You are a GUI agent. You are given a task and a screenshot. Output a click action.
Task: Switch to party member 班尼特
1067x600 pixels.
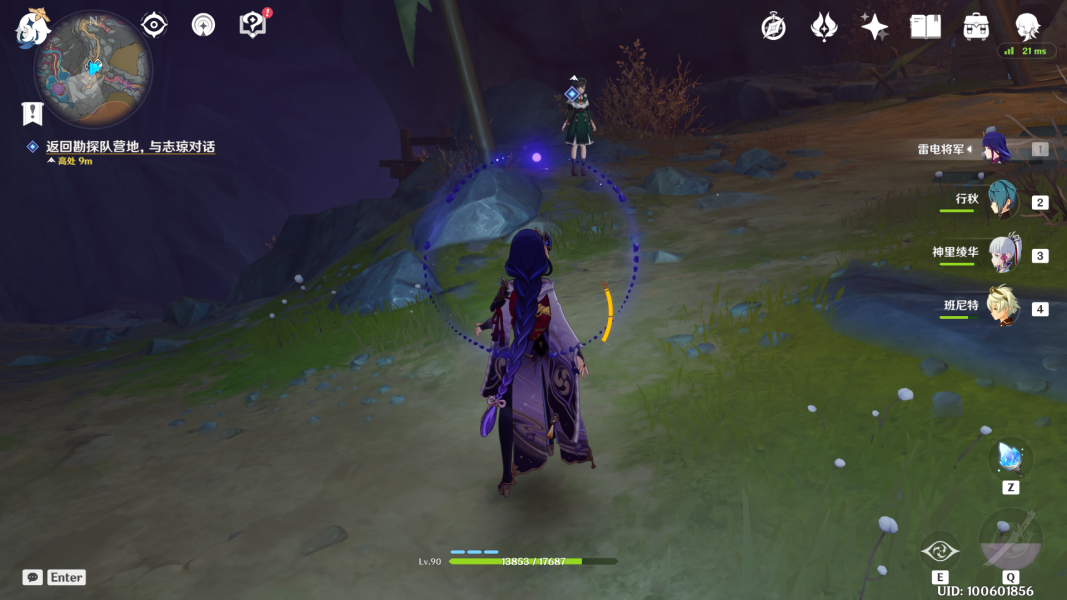(1003, 306)
